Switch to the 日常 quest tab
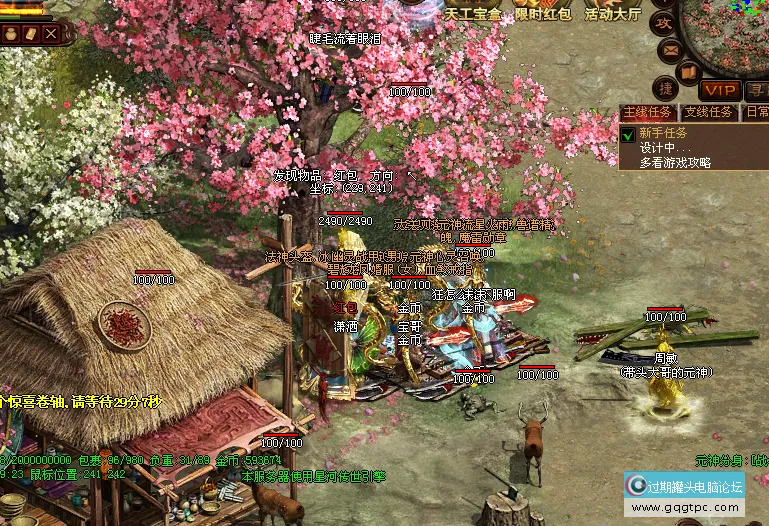Image resolution: width=769 pixels, height=526 pixels. pos(756,112)
